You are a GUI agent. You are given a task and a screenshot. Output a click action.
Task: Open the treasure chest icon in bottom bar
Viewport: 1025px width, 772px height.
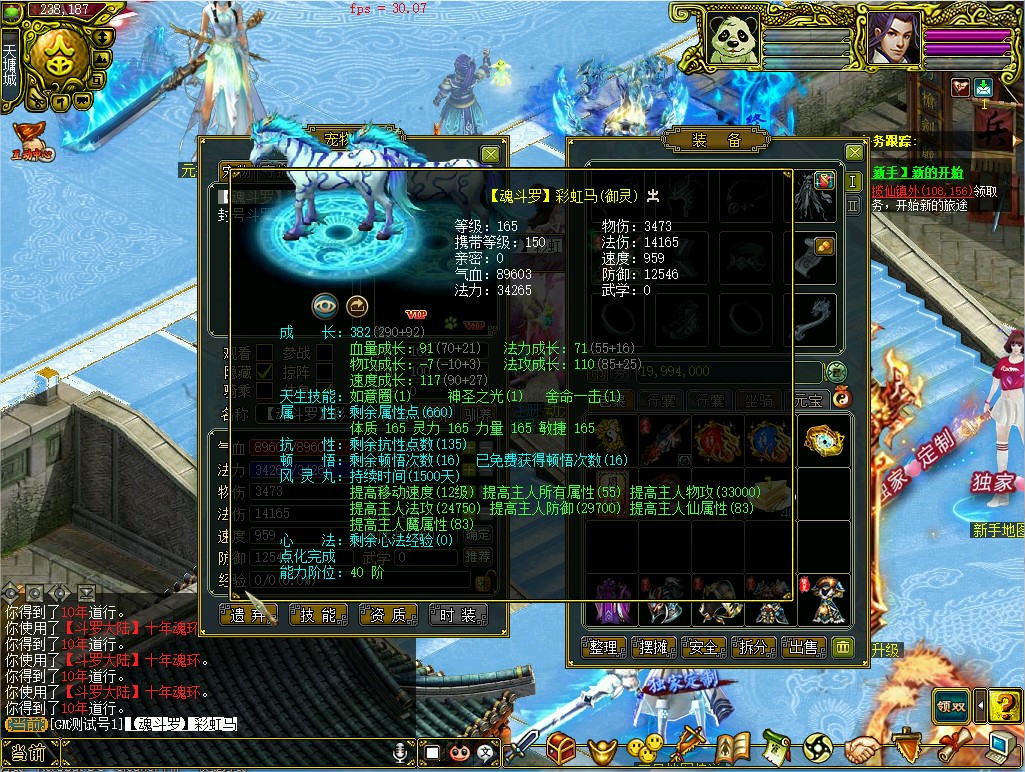pyautogui.click(x=560, y=747)
